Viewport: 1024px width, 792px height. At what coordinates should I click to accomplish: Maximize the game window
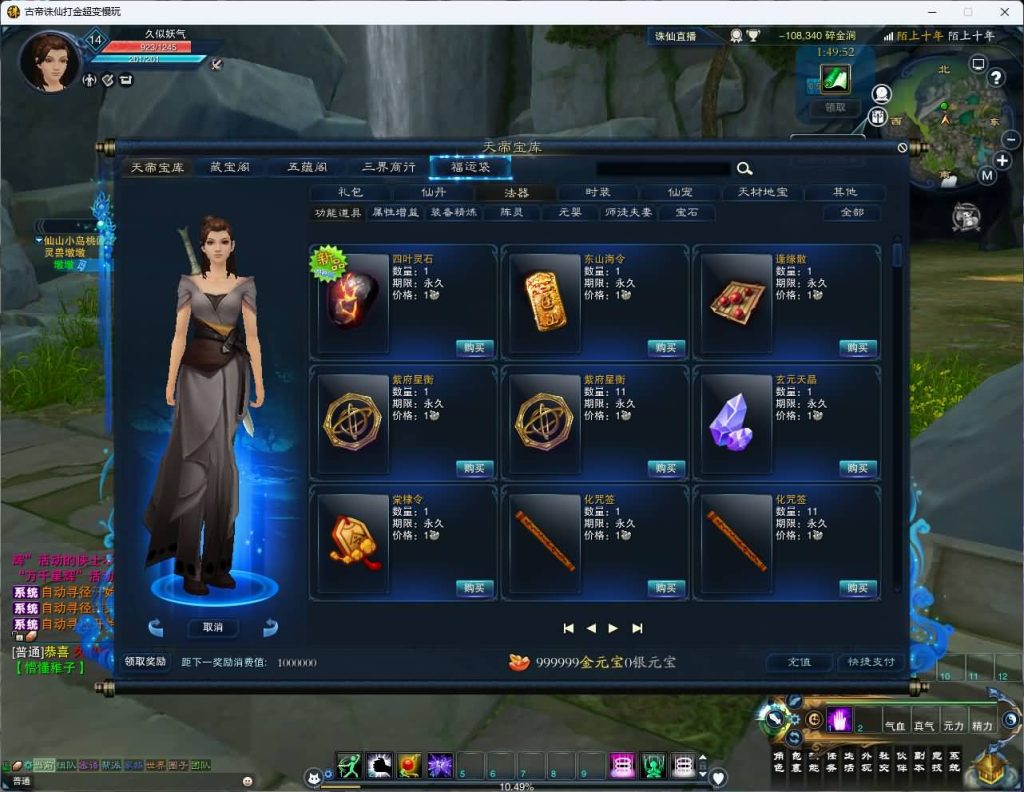click(967, 12)
